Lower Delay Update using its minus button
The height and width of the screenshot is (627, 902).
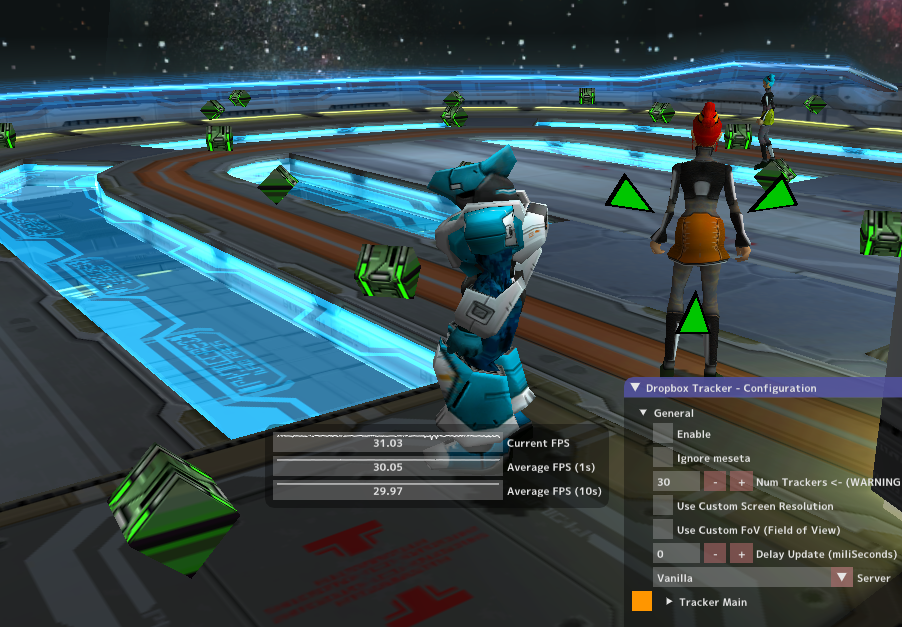click(x=716, y=554)
